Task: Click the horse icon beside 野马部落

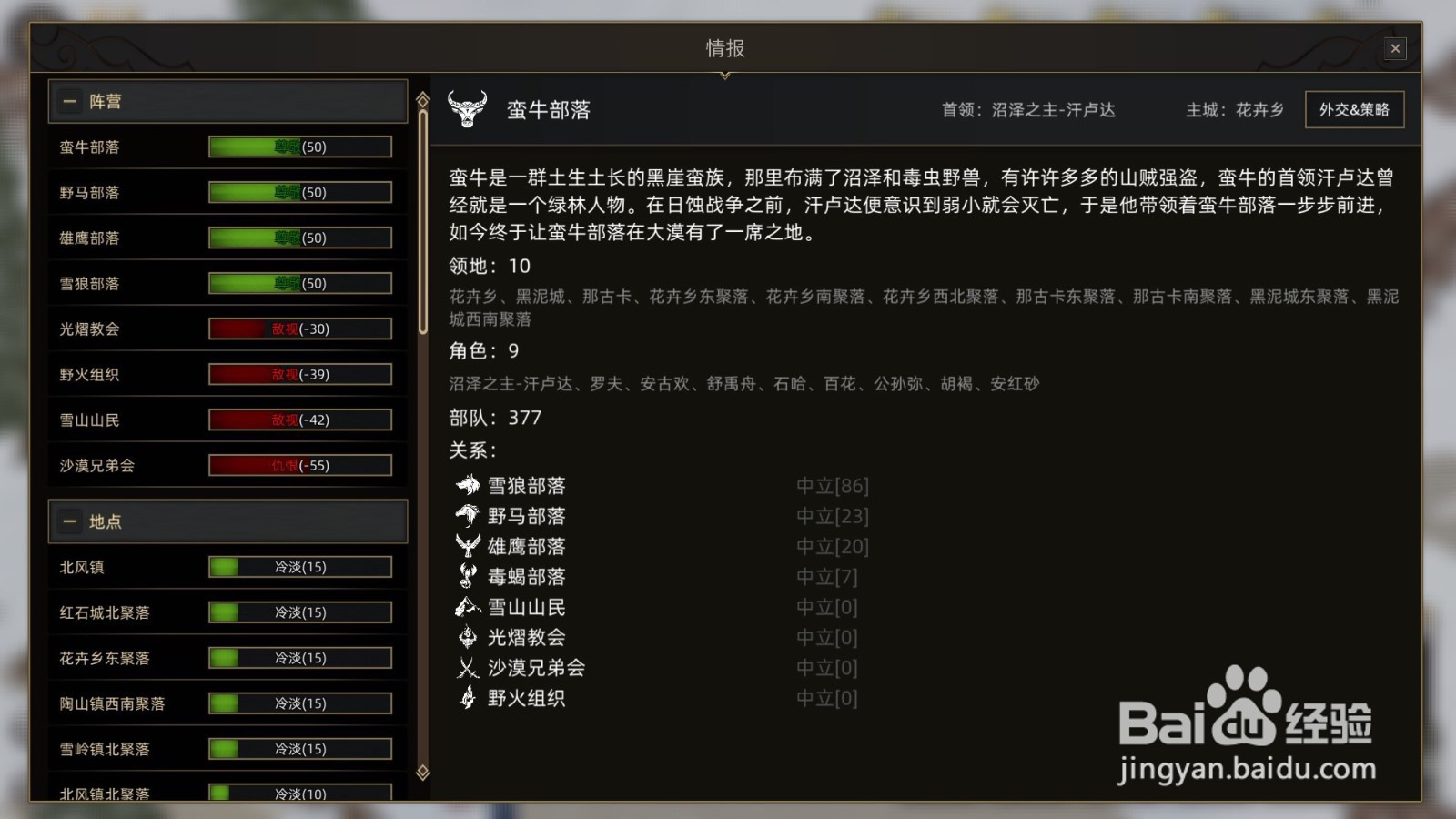Action: [x=467, y=516]
